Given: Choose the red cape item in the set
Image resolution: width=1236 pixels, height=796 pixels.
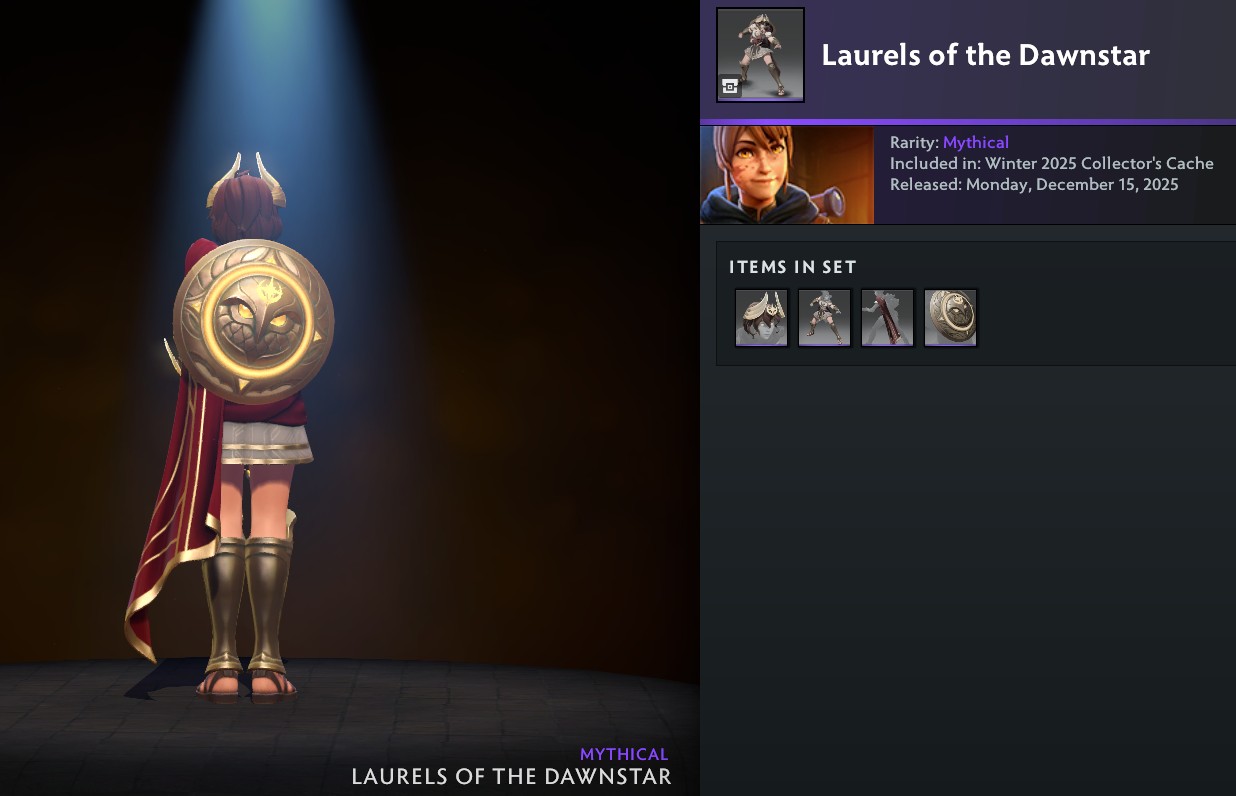Looking at the screenshot, I should pos(888,318).
